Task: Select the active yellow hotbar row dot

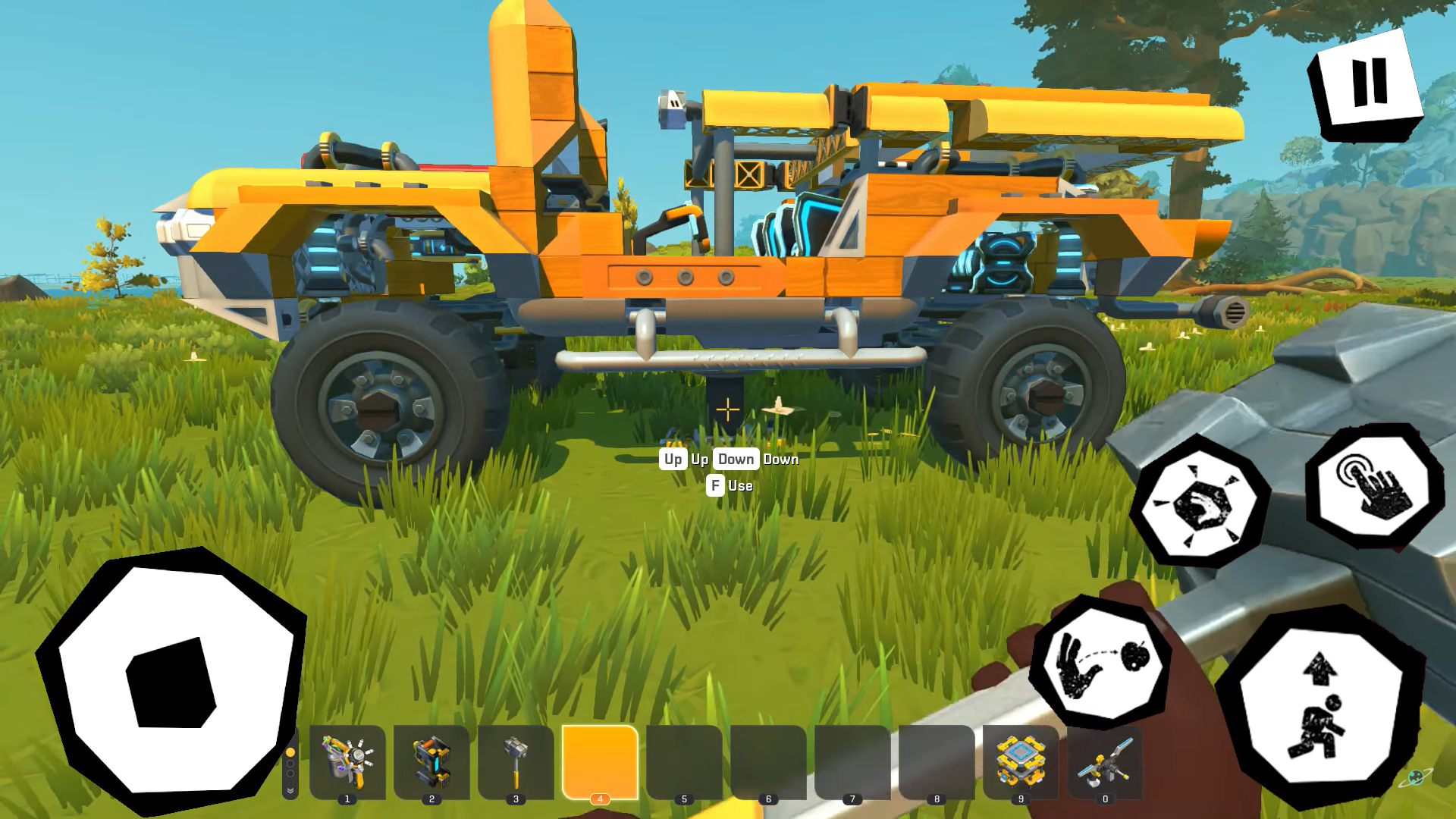Action: click(x=290, y=752)
